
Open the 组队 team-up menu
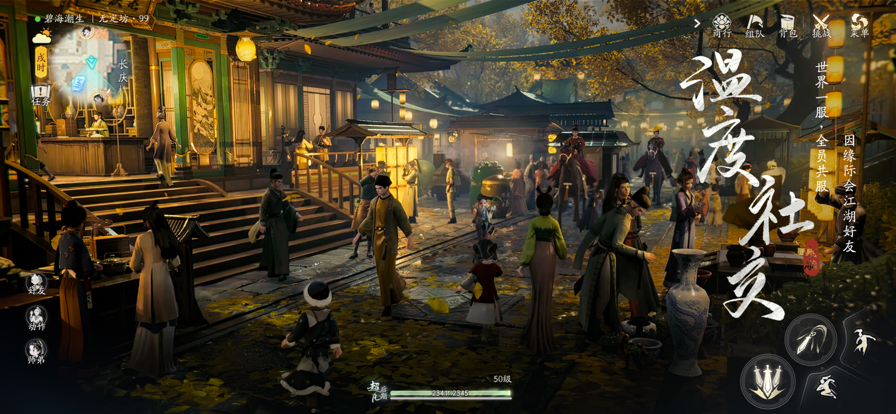[755, 23]
